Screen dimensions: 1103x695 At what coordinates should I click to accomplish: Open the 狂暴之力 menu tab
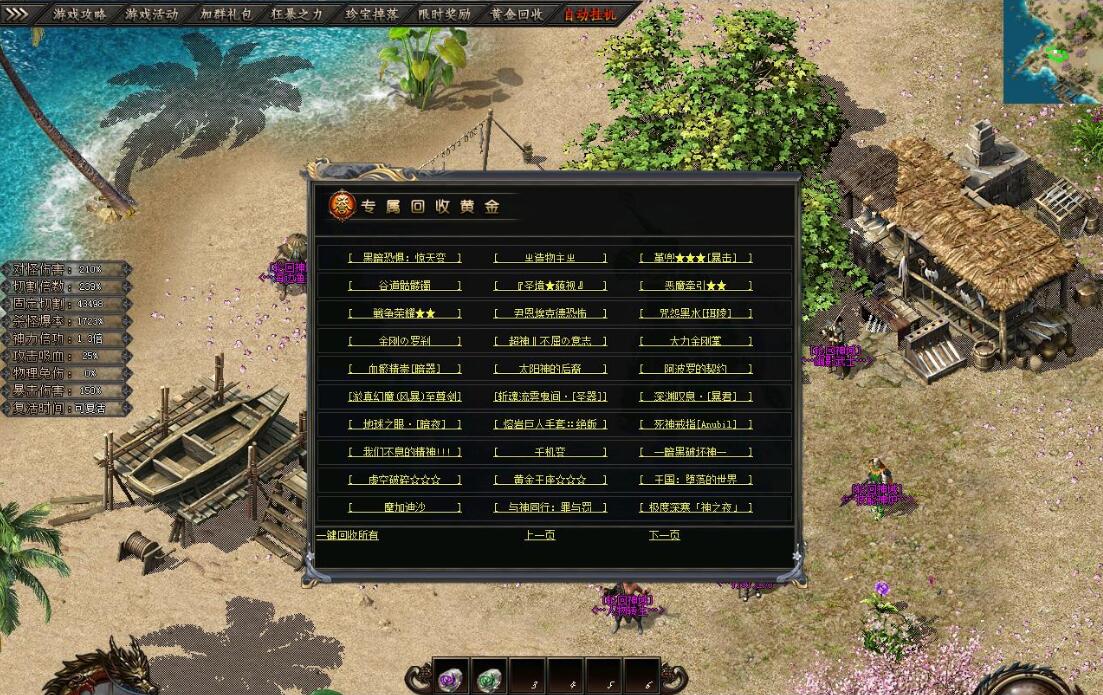click(x=298, y=14)
